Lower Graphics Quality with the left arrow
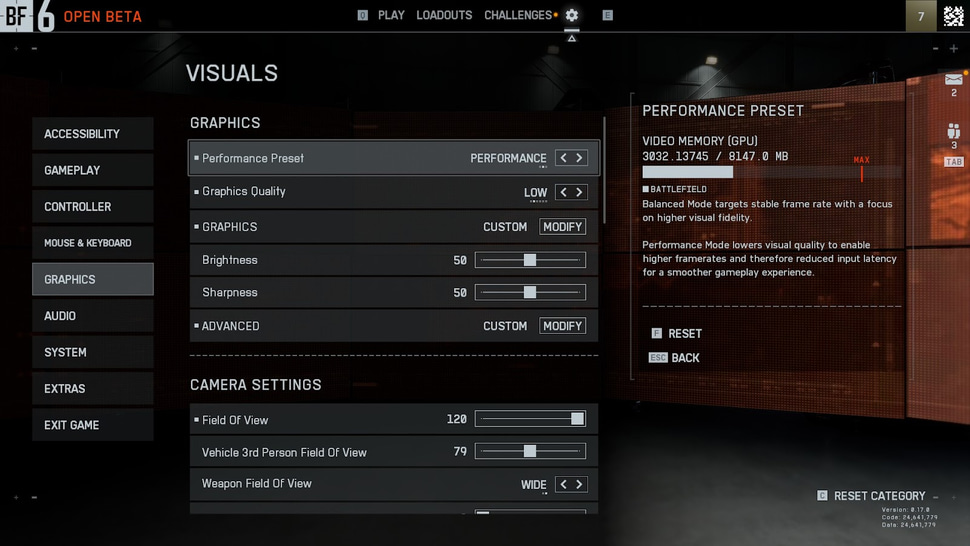Viewport: 970px width, 546px height. click(x=564, y=192)
